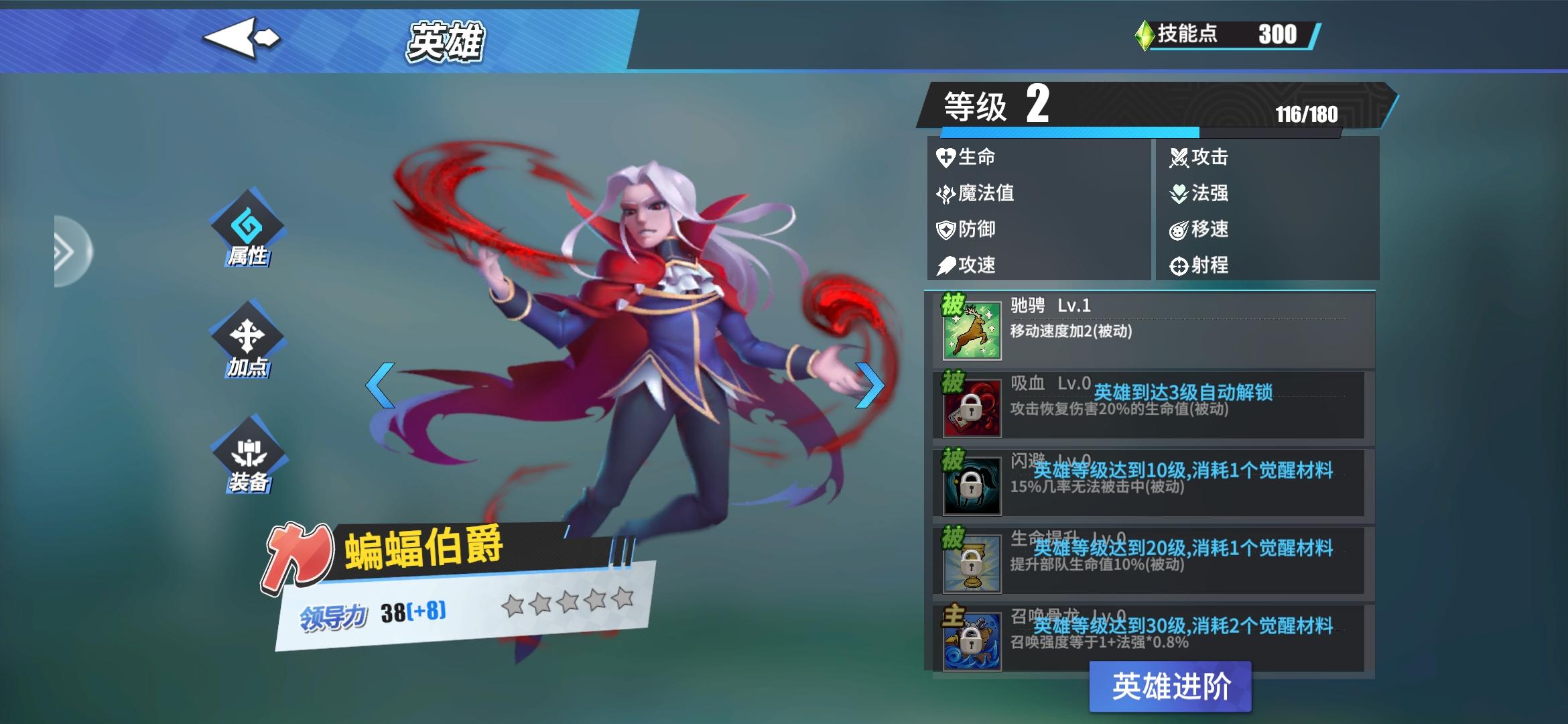The width and height of the screenshot is (1568, 724).
Task: Click the 生命 health stat icon
Action: [x=945, y=157]
